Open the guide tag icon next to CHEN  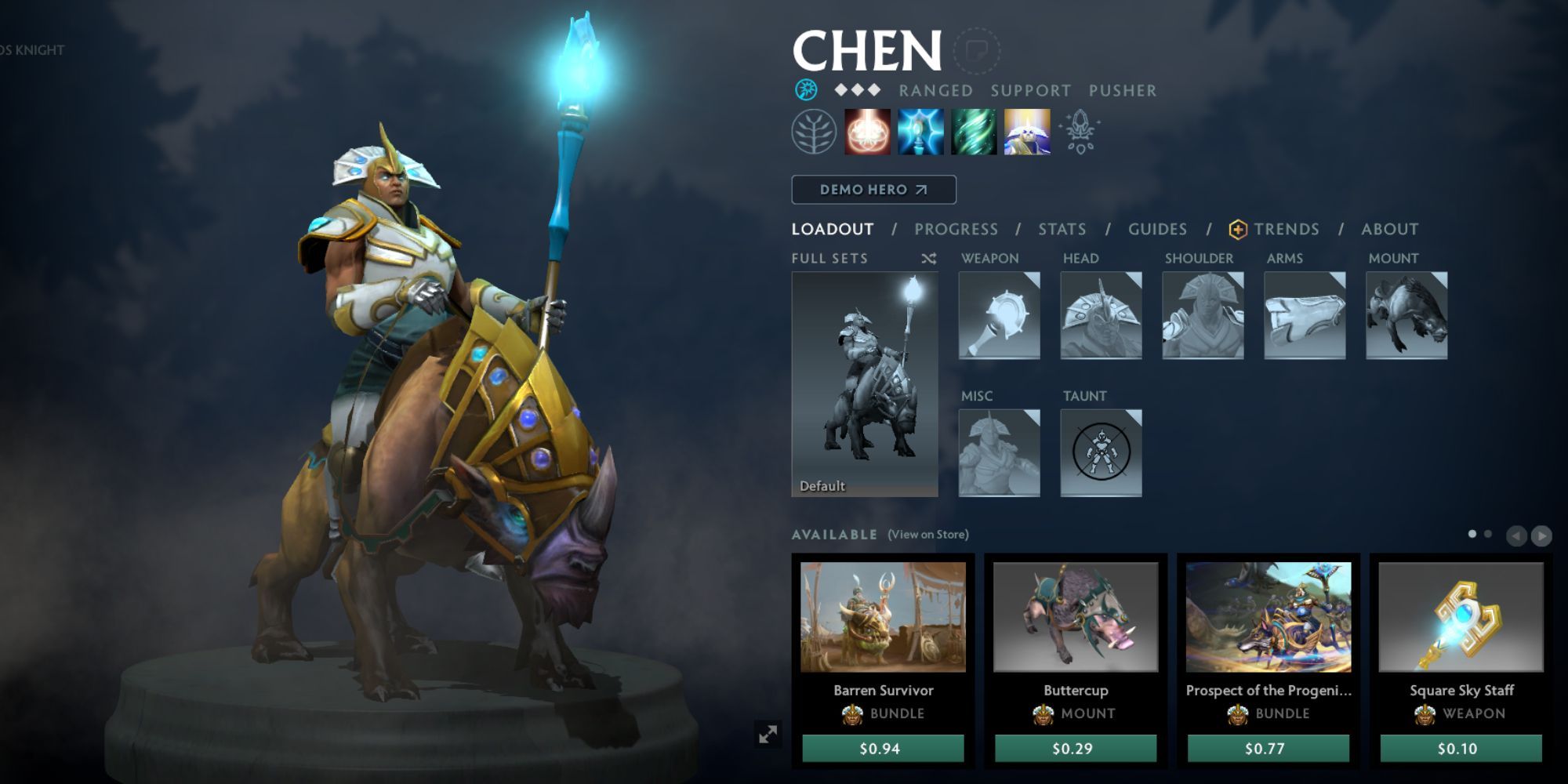(x=977, y=49)
